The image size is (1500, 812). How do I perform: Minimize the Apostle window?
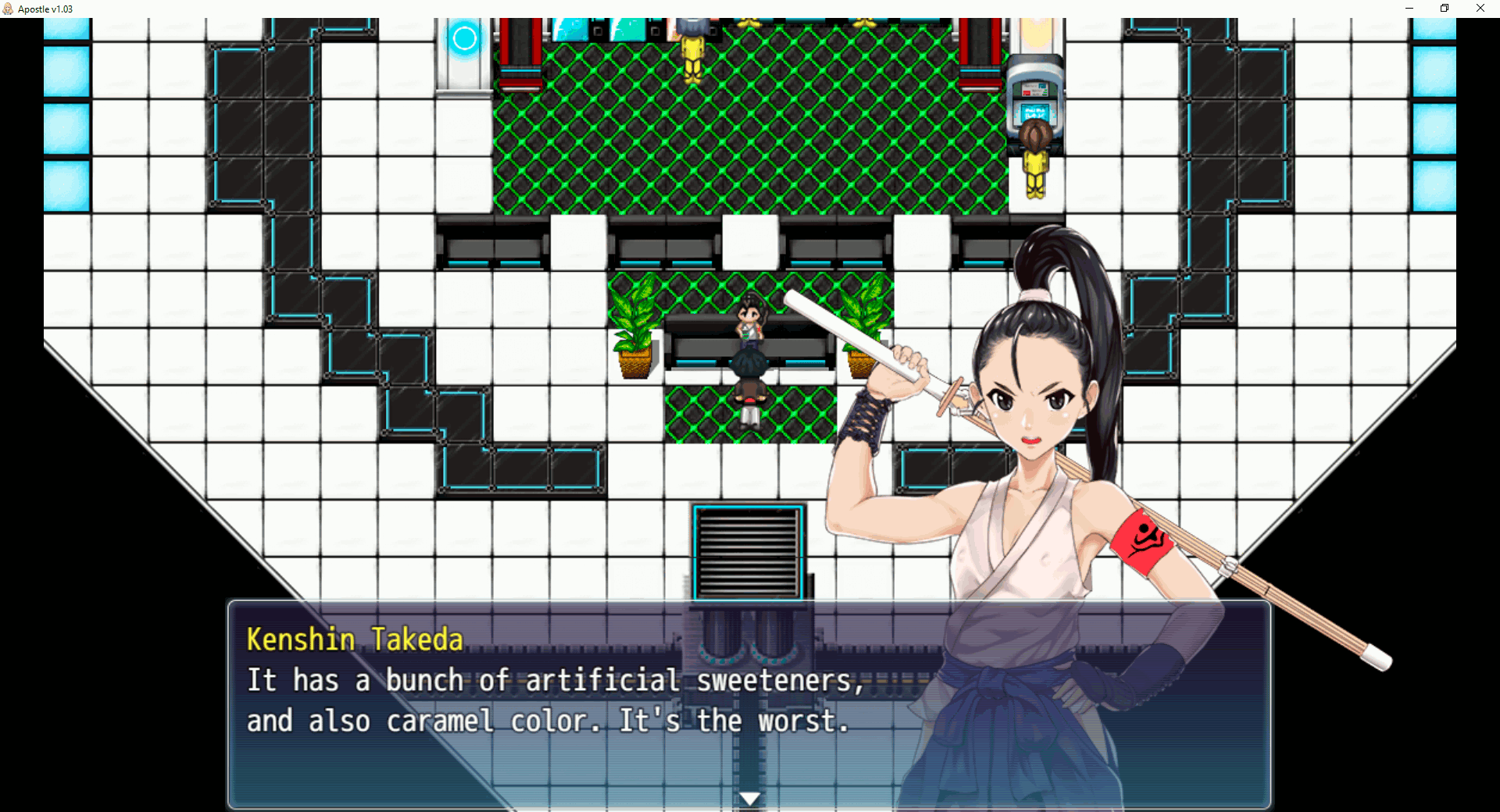click(1409, 9)
